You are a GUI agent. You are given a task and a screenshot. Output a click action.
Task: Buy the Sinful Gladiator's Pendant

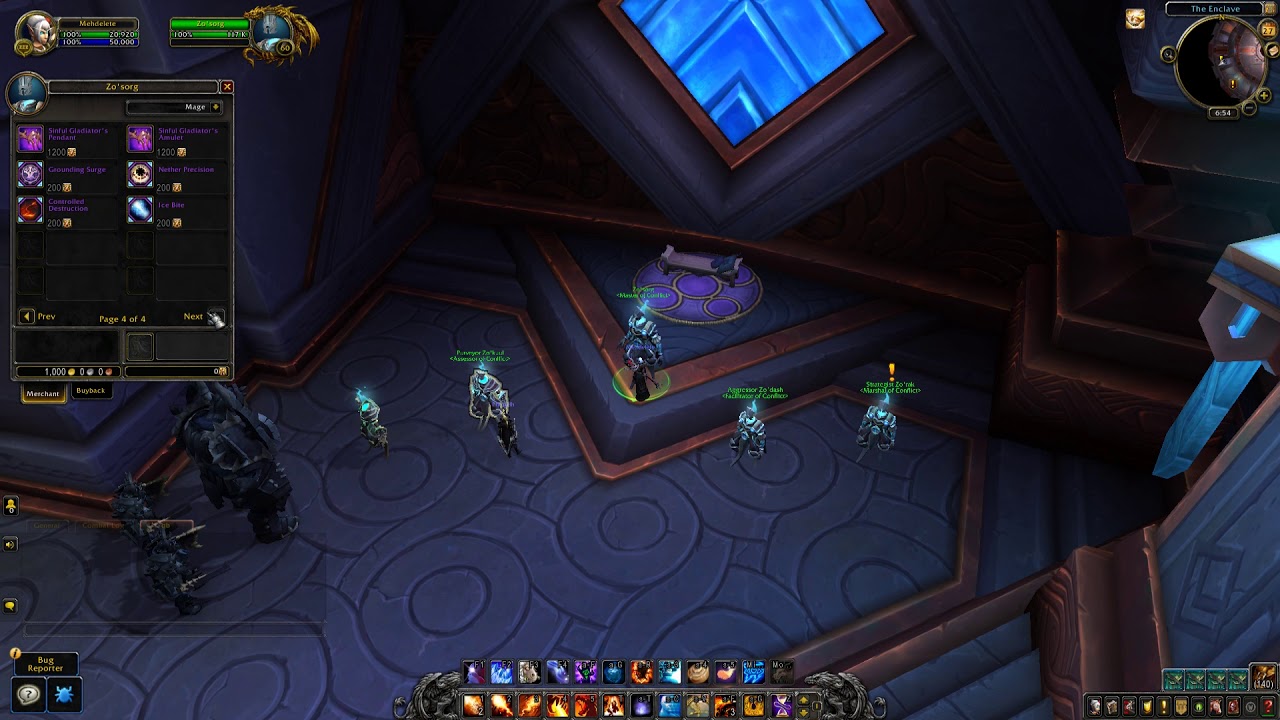(x=31, y=139)
